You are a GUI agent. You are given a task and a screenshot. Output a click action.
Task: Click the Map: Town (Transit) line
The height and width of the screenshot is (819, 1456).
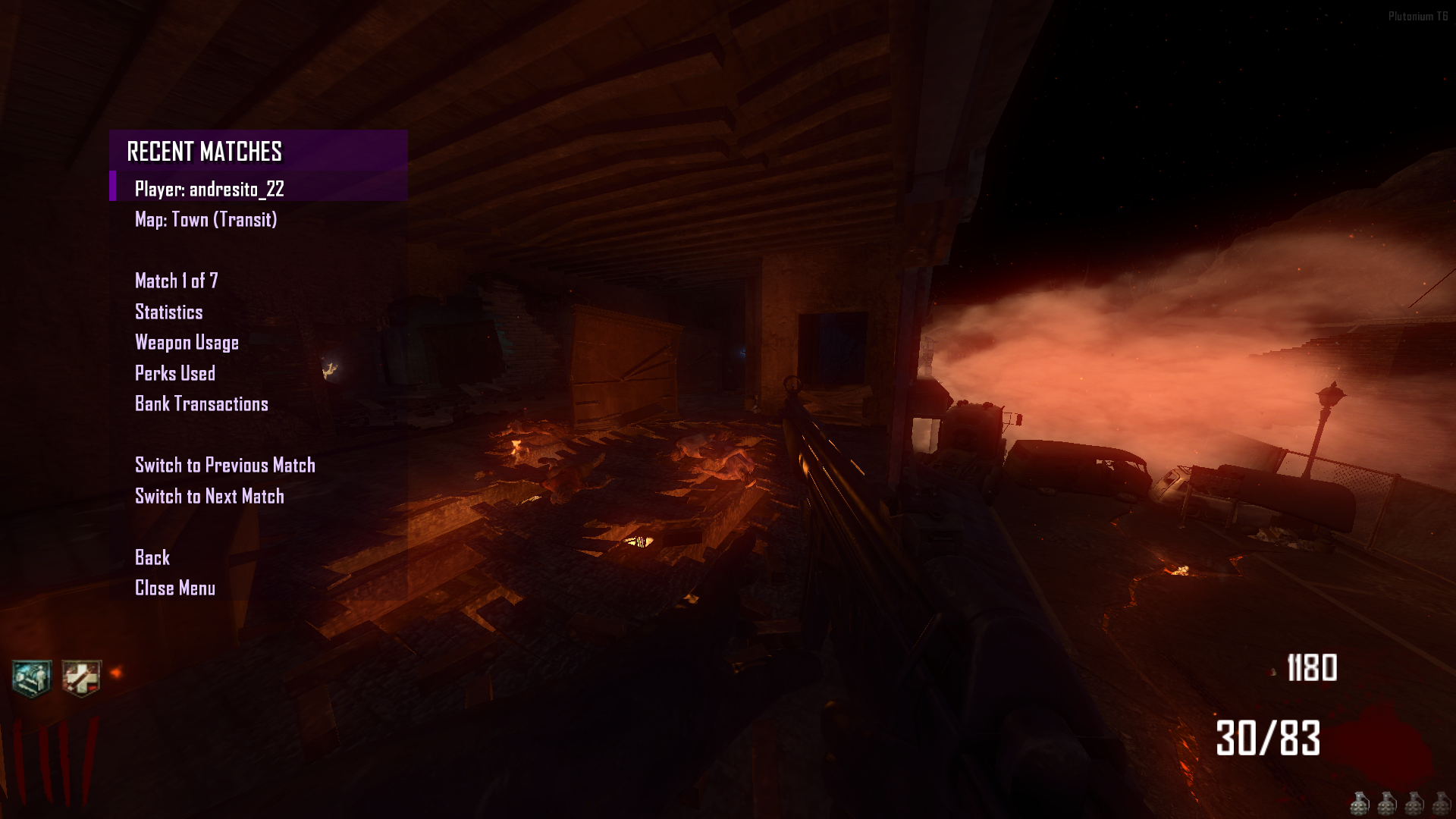pyautogui.click(x=206, y=220)
